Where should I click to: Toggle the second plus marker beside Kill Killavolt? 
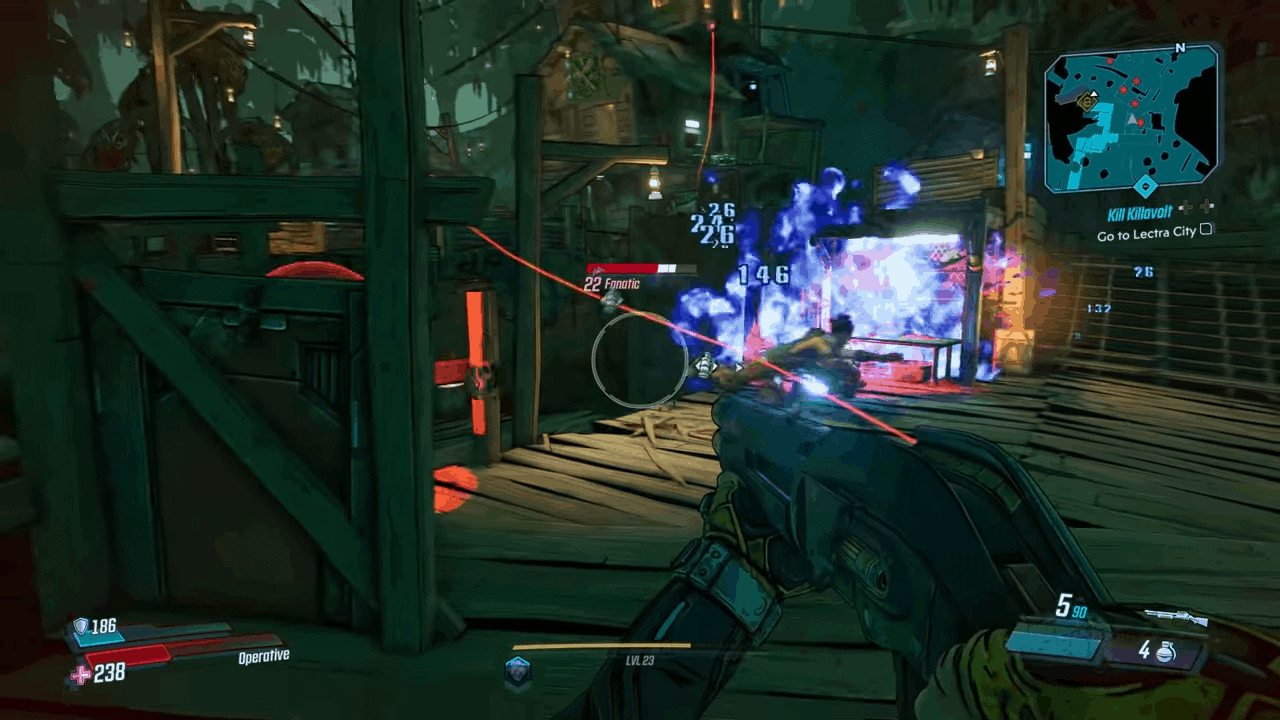[1208, 206]
